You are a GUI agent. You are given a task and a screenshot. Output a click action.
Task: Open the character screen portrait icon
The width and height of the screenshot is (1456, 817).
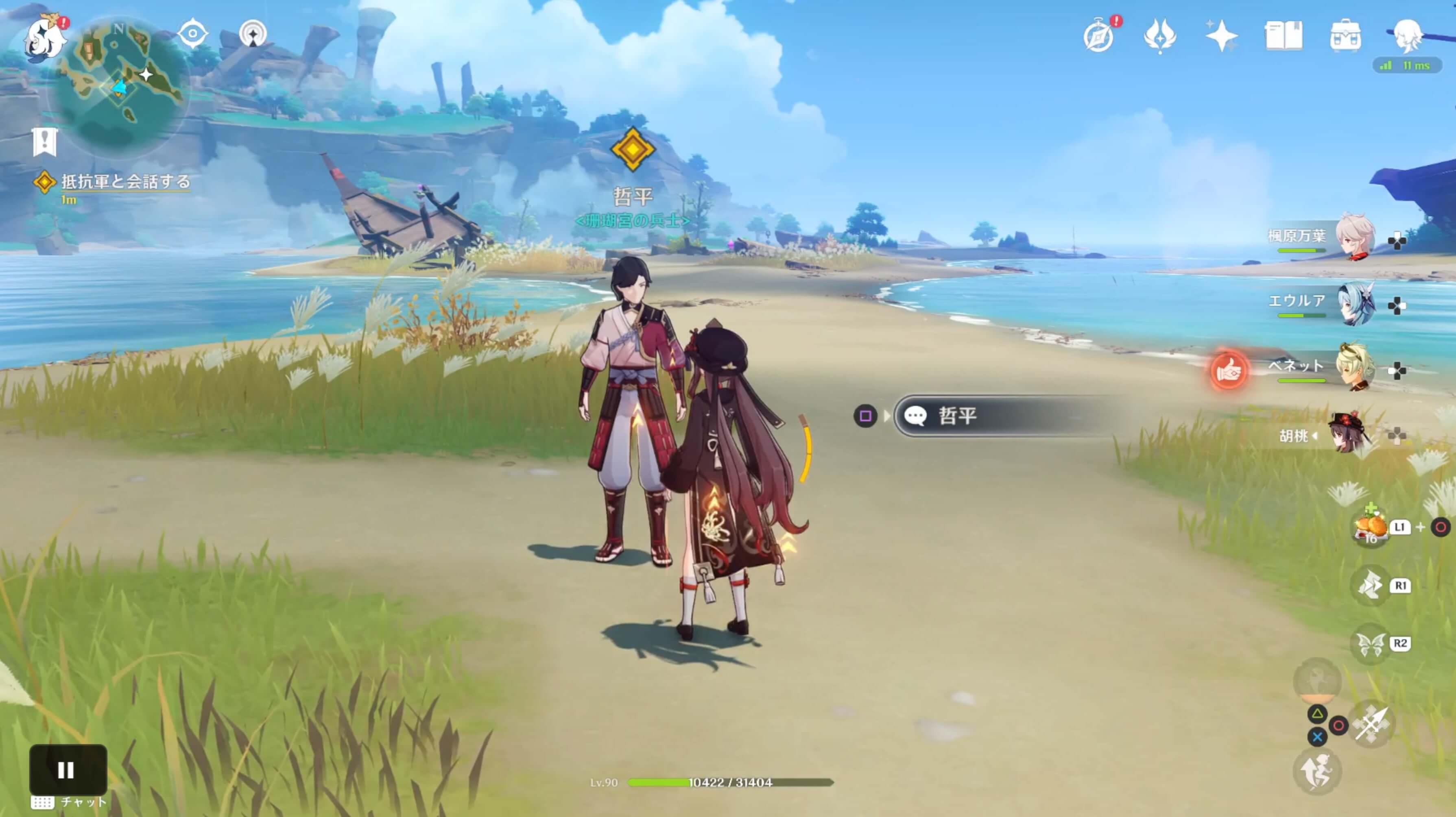point(1407,36)
